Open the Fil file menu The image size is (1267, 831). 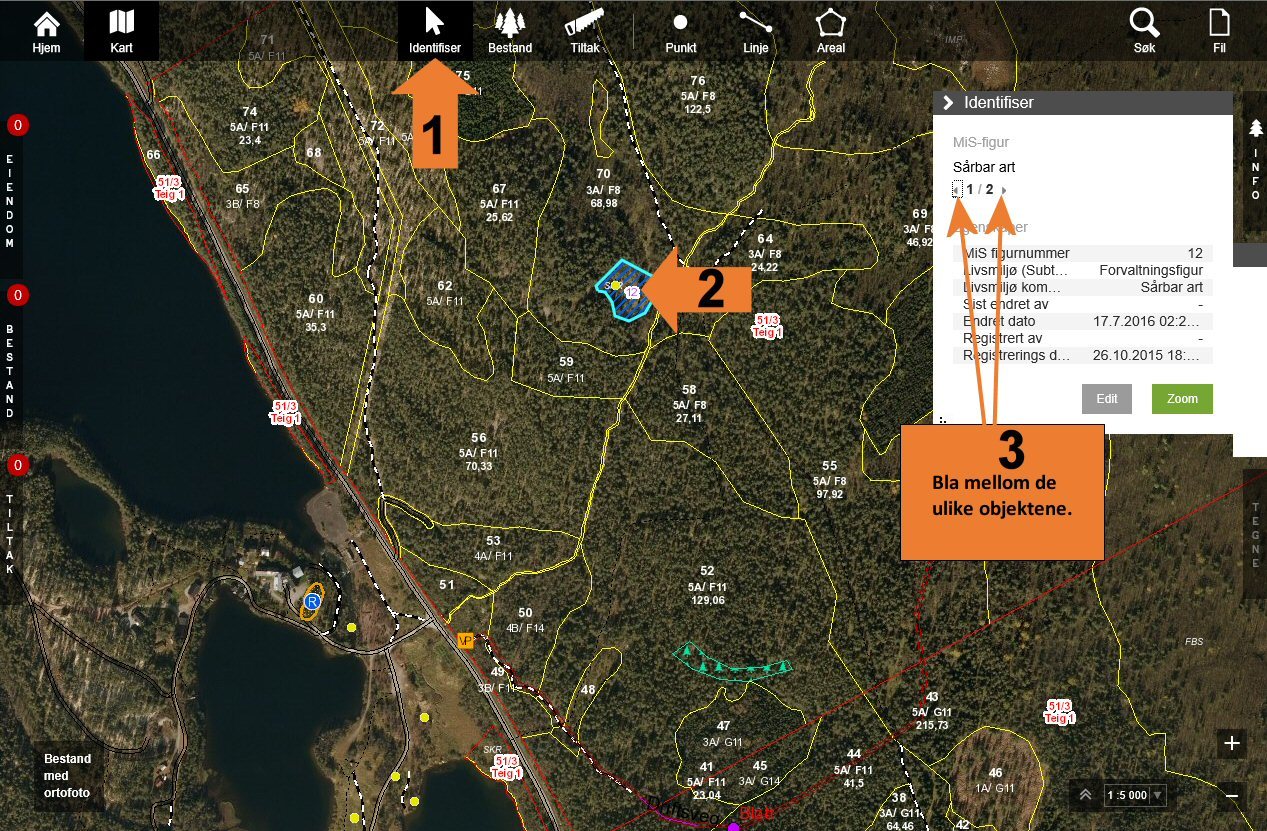[1219, 30]
